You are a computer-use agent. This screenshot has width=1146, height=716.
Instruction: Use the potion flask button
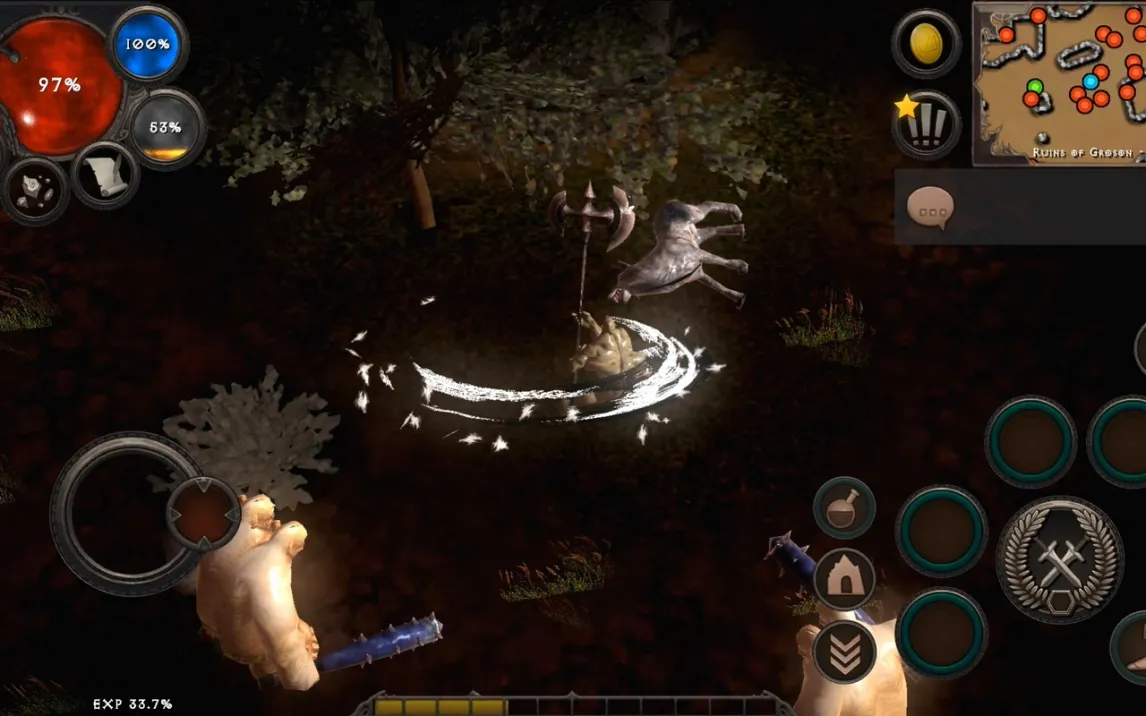tap(844, 508)
